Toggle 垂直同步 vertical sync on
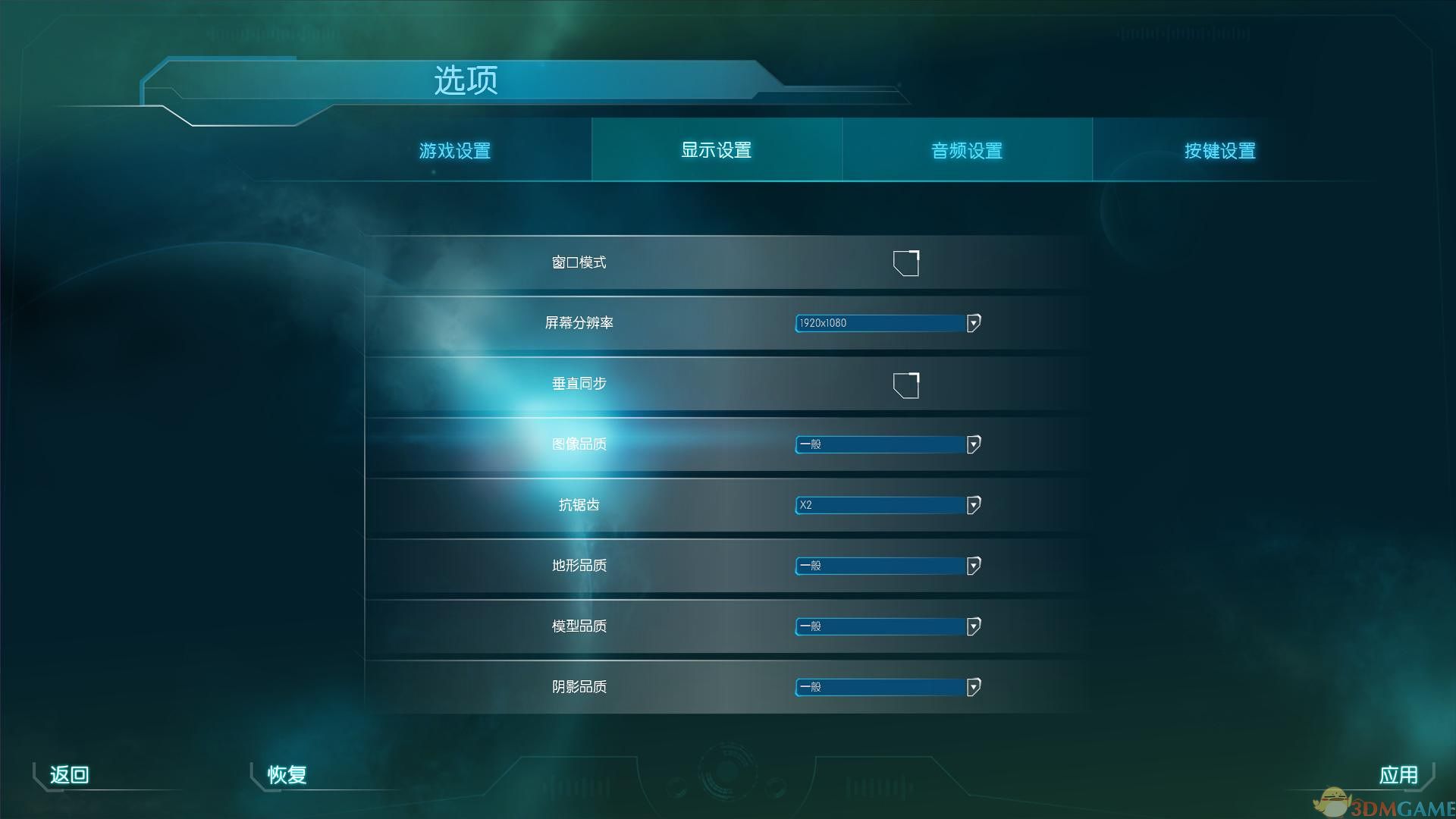This screenshot has height=819, width=1456. point(907,384)
